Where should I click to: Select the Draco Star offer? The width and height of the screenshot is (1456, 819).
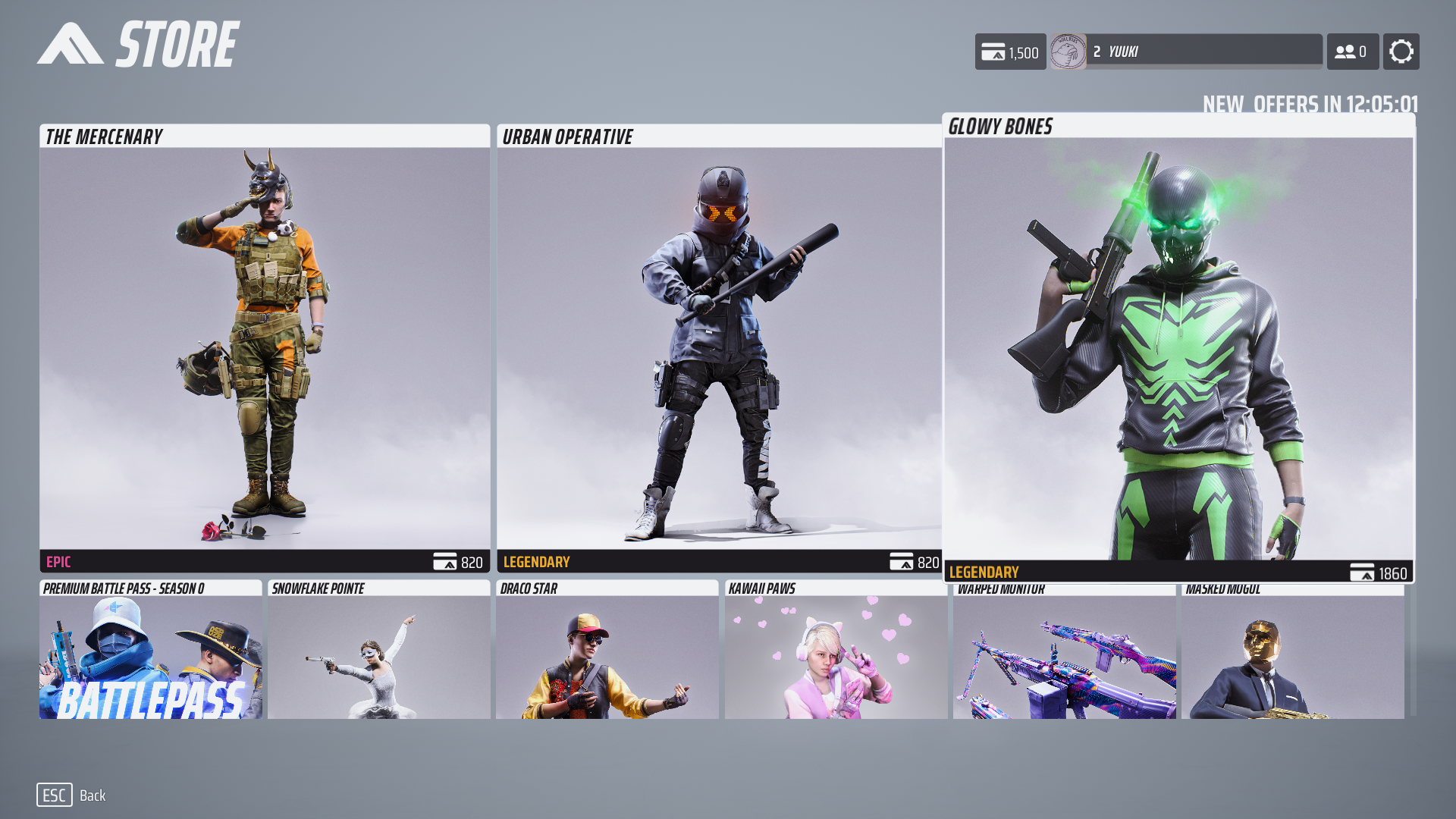[607, 651]
